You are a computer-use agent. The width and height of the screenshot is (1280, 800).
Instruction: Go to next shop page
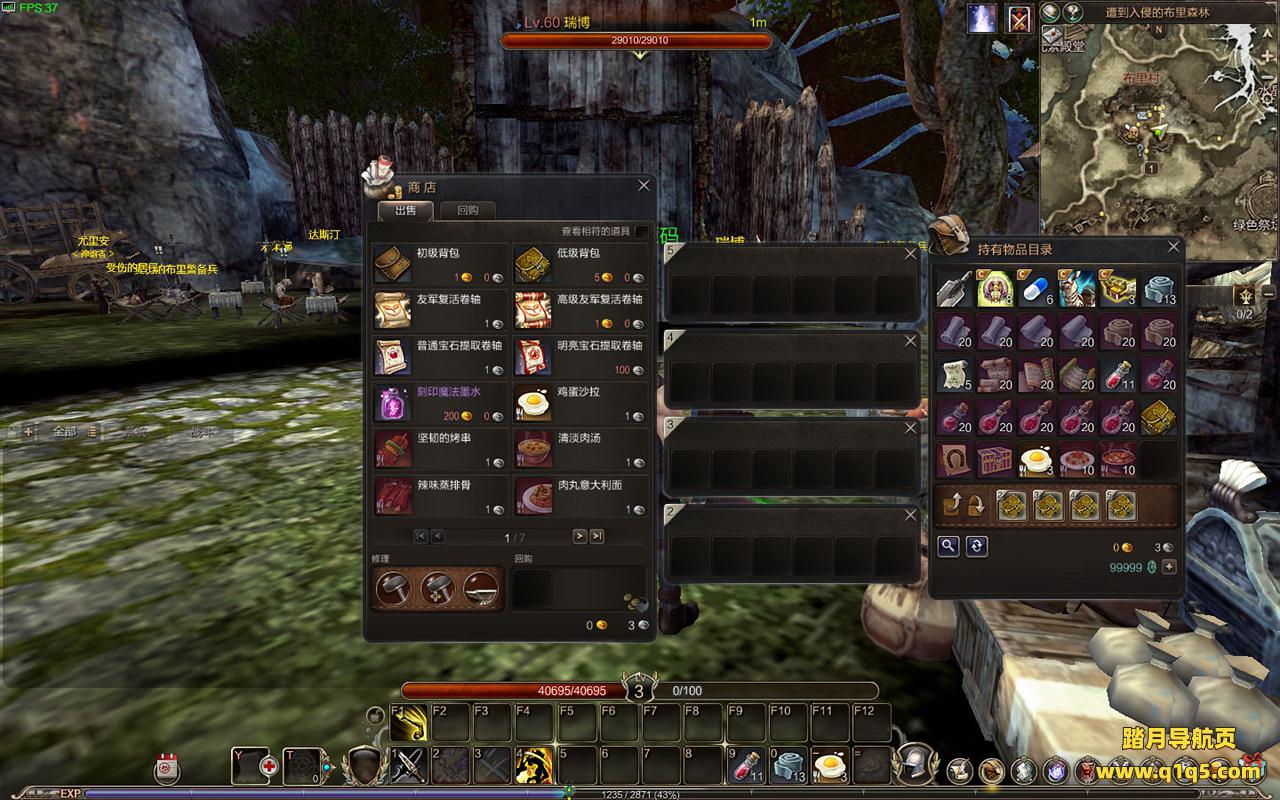tap(579, 537)
